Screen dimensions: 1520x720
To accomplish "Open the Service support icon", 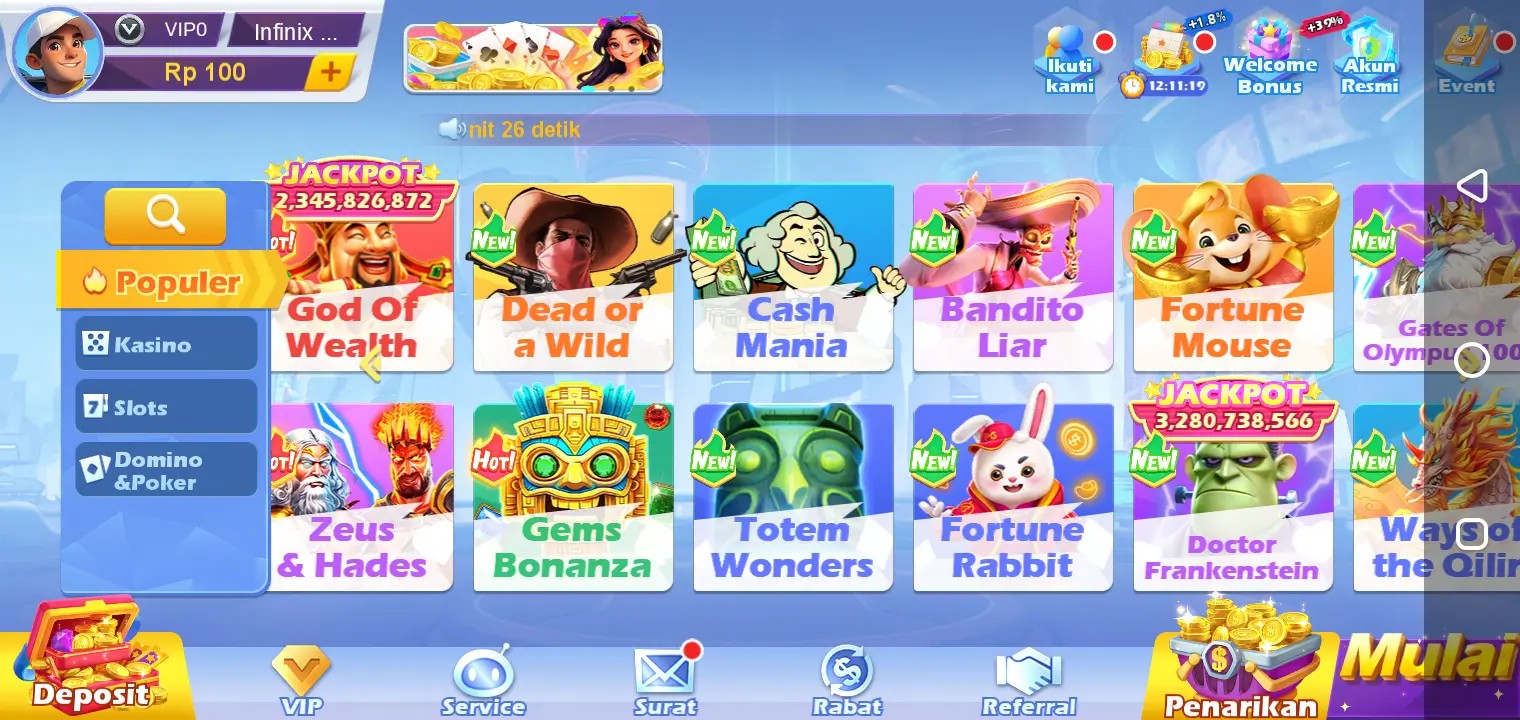I will tap(484, 672).
